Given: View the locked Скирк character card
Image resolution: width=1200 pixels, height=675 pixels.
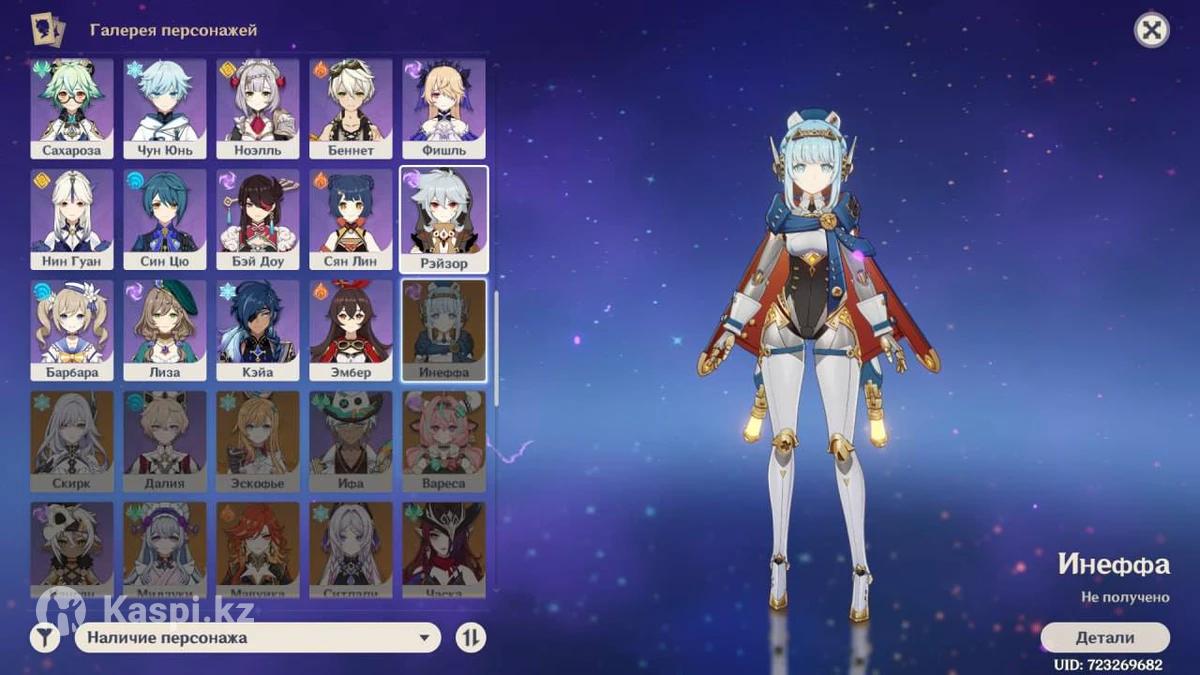Looking at the screenshot, I should pos(71,440).
